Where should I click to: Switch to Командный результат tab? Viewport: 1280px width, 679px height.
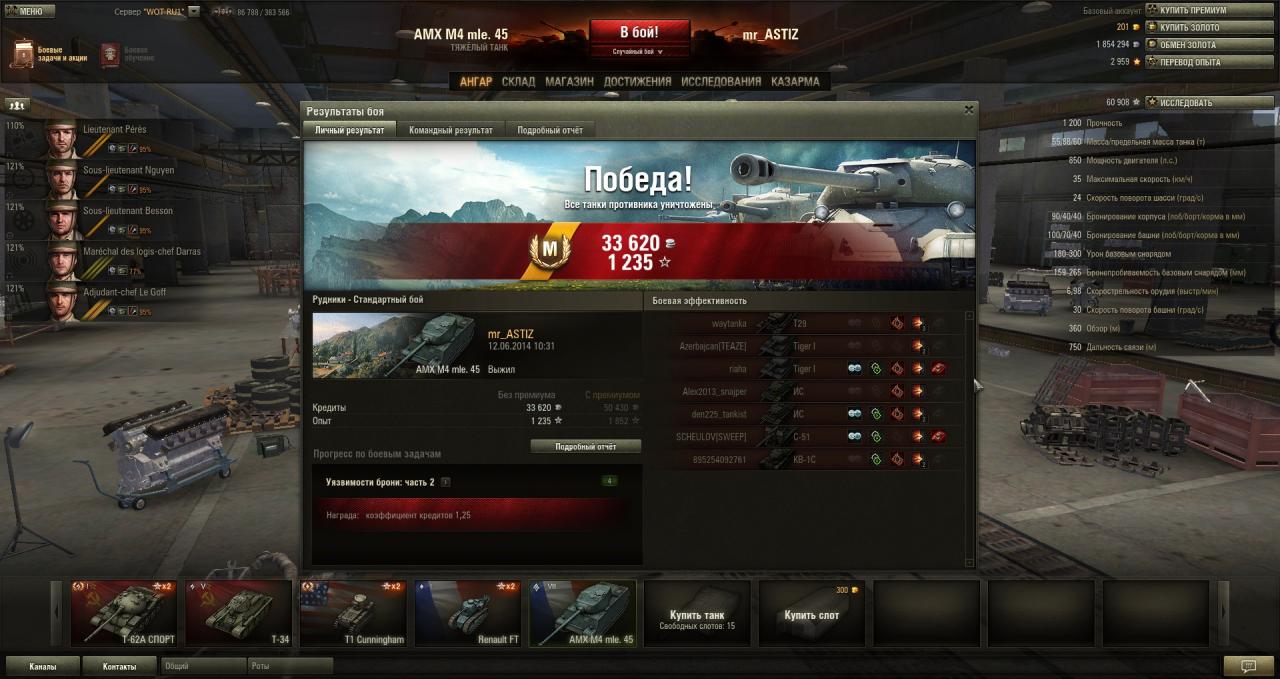pos(450,130)
